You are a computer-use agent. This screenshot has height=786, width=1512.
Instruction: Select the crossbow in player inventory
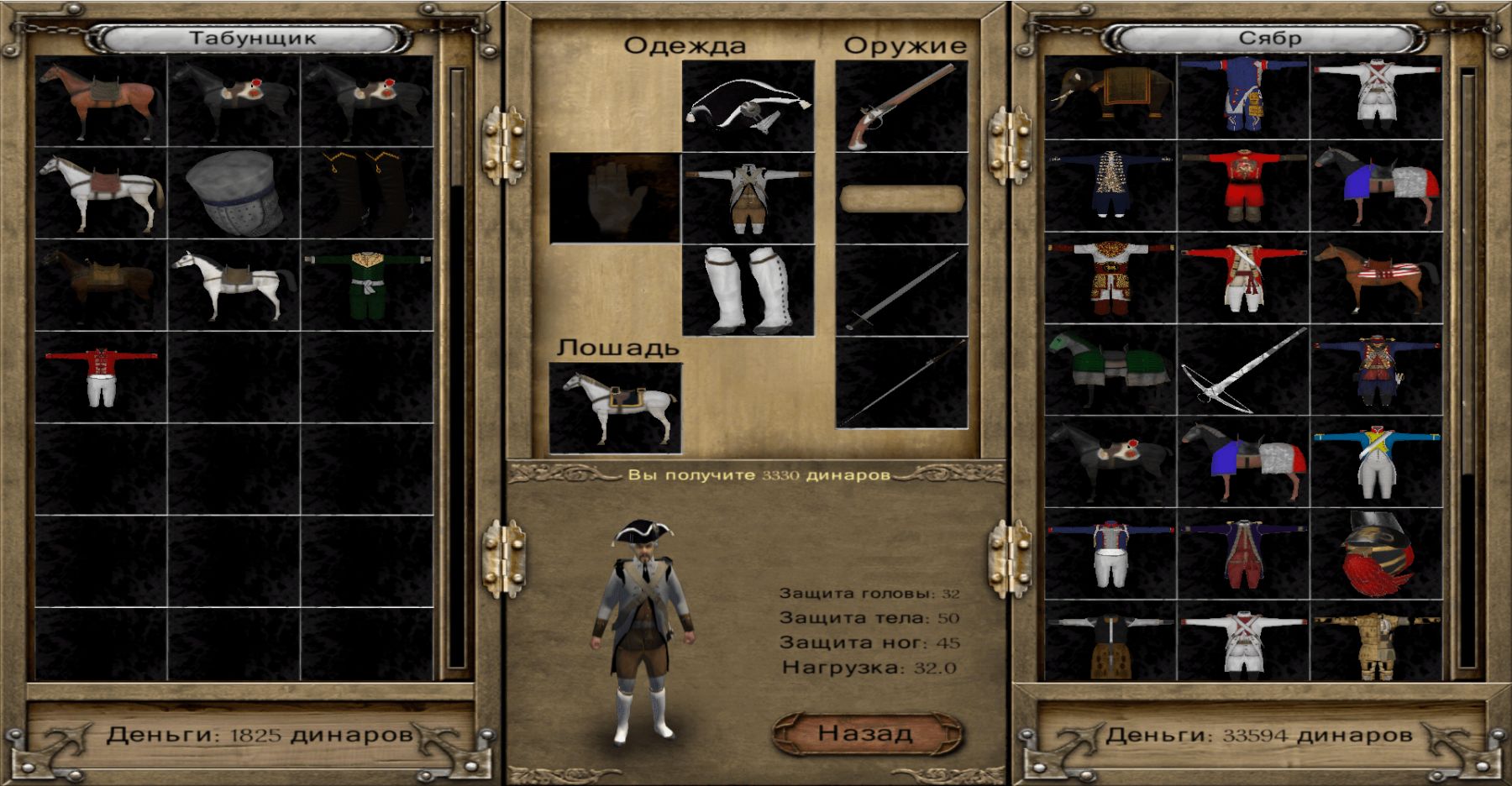coord(1243,371)
